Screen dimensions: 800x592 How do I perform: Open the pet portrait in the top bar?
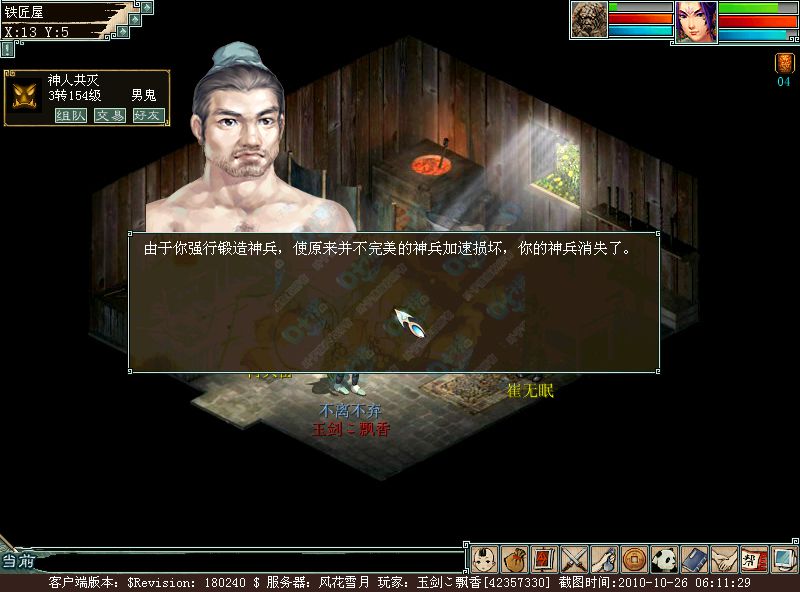point(589,20)
